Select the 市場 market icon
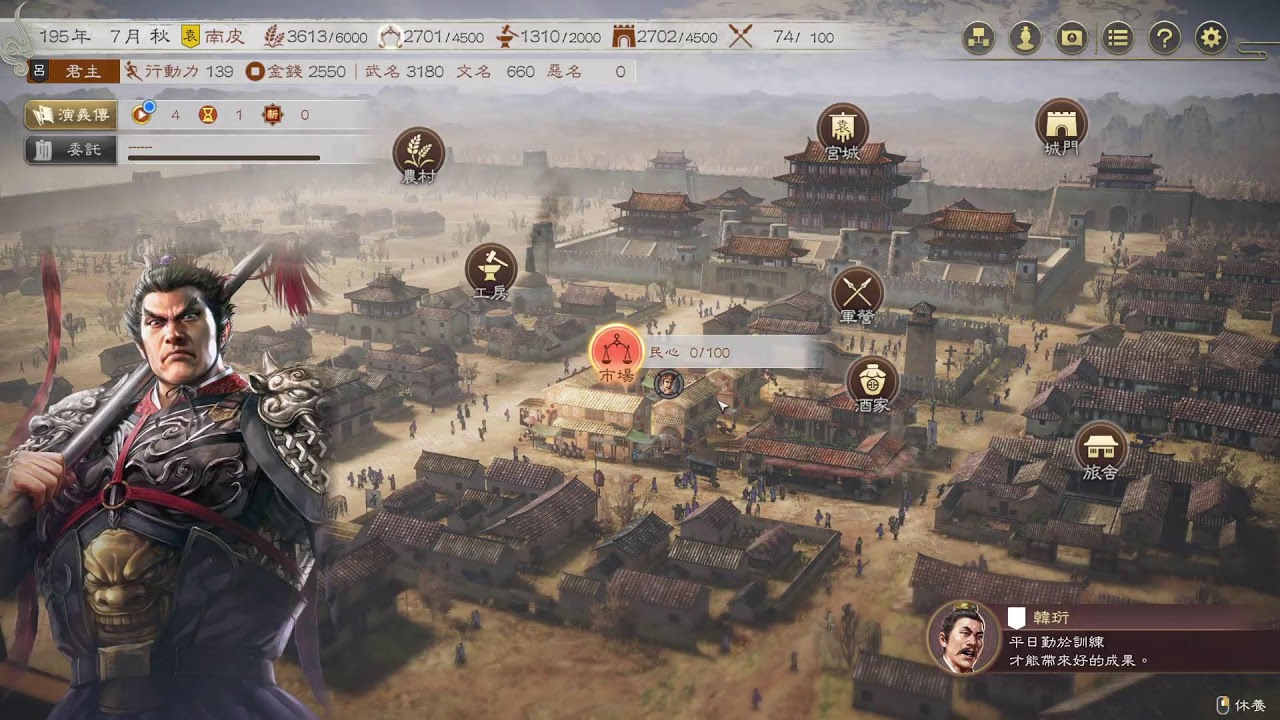The width and height of the screenshot is (1280, 720). tap(615, 351)
